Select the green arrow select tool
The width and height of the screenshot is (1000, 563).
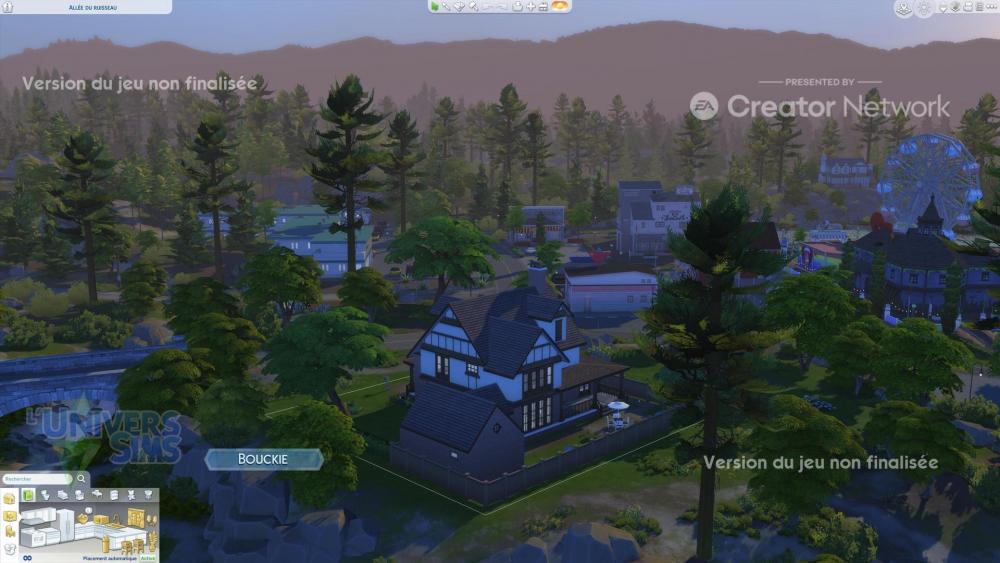435,6
